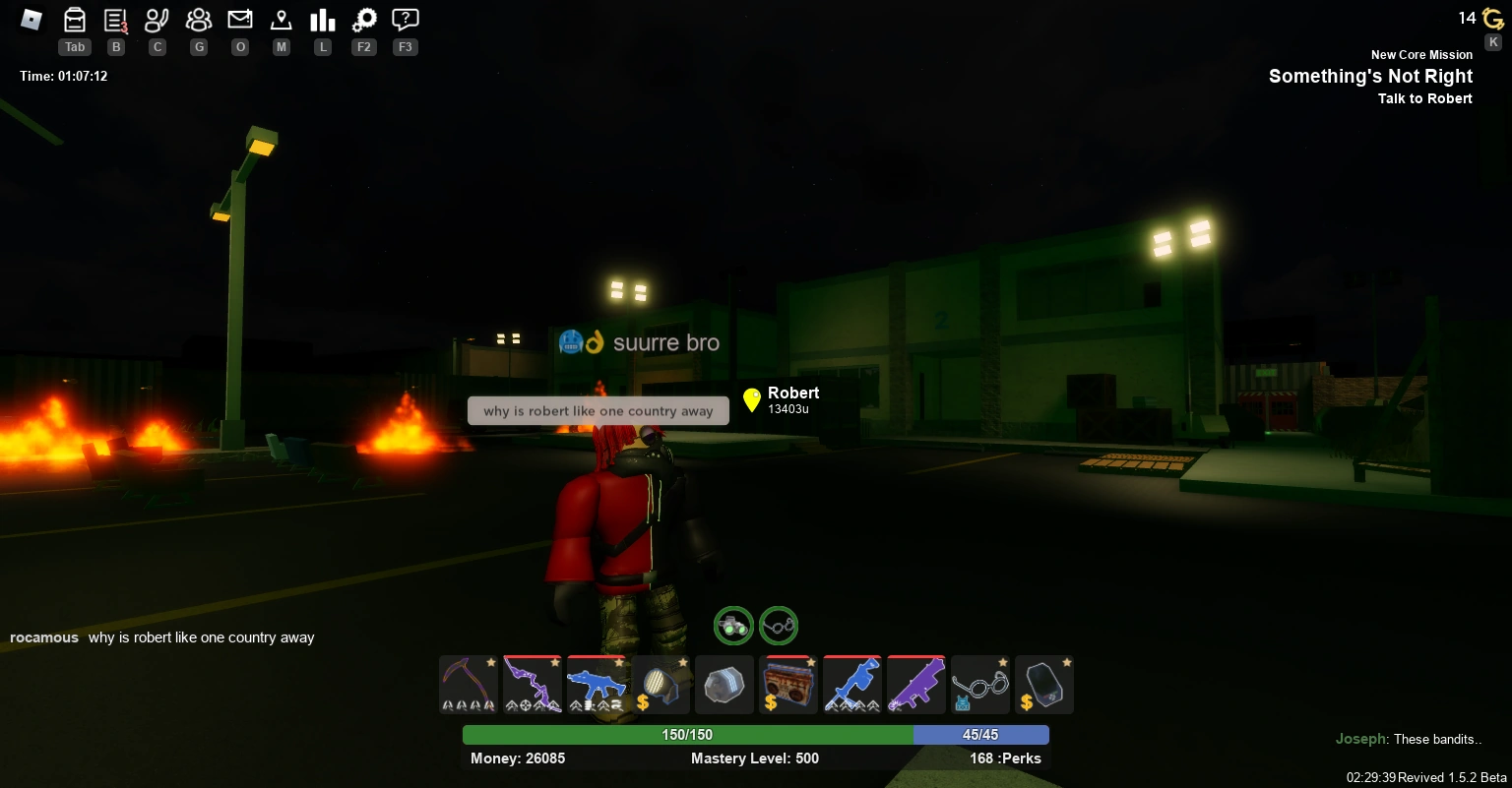Open the missions list icon showing 3 notifications
Viewport: 1512px width, 788px height.
pos(116,19)
